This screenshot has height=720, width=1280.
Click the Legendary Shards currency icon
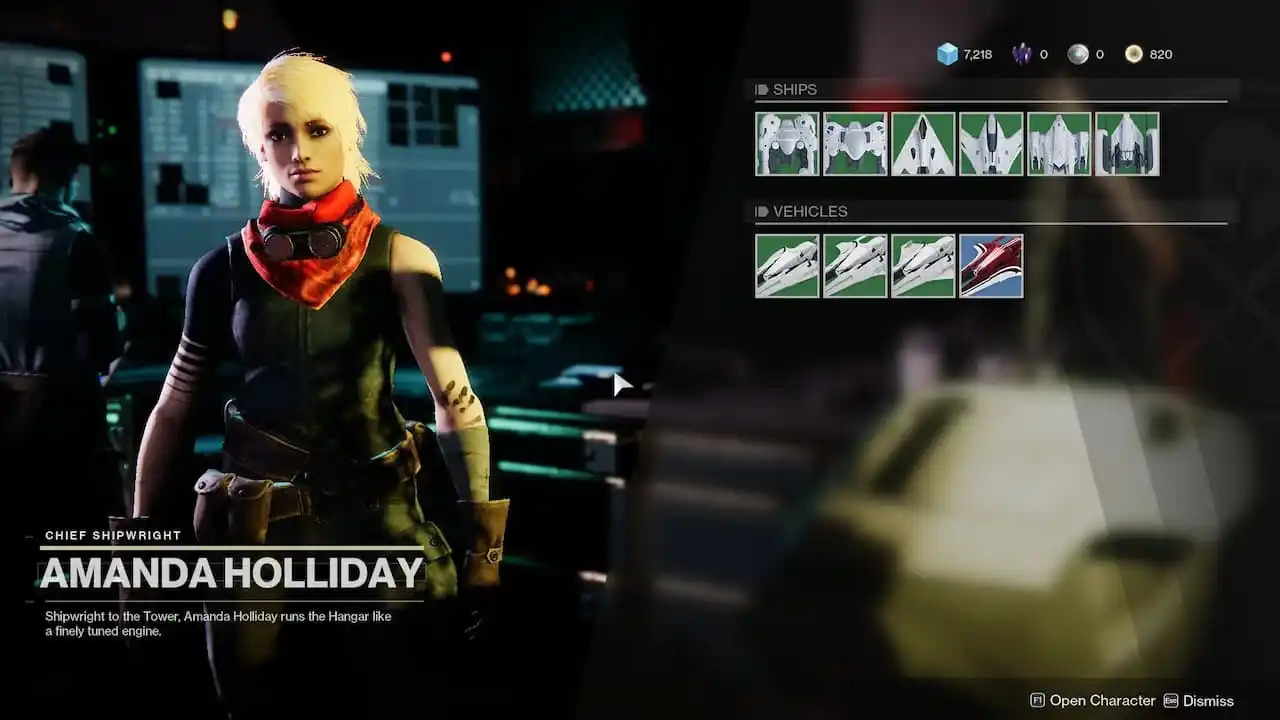(1022, 53)
